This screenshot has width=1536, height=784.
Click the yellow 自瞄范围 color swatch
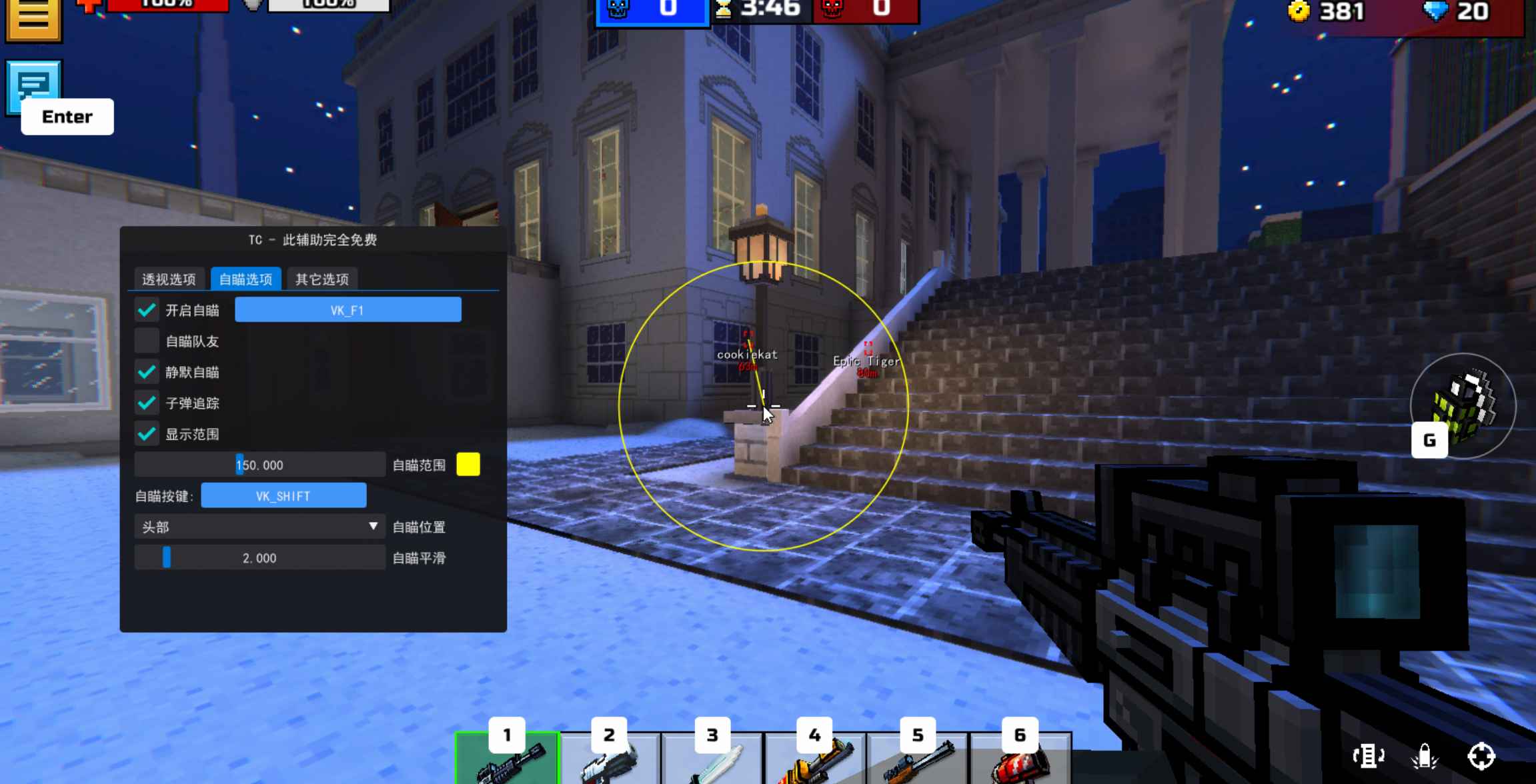coord(468,465)
